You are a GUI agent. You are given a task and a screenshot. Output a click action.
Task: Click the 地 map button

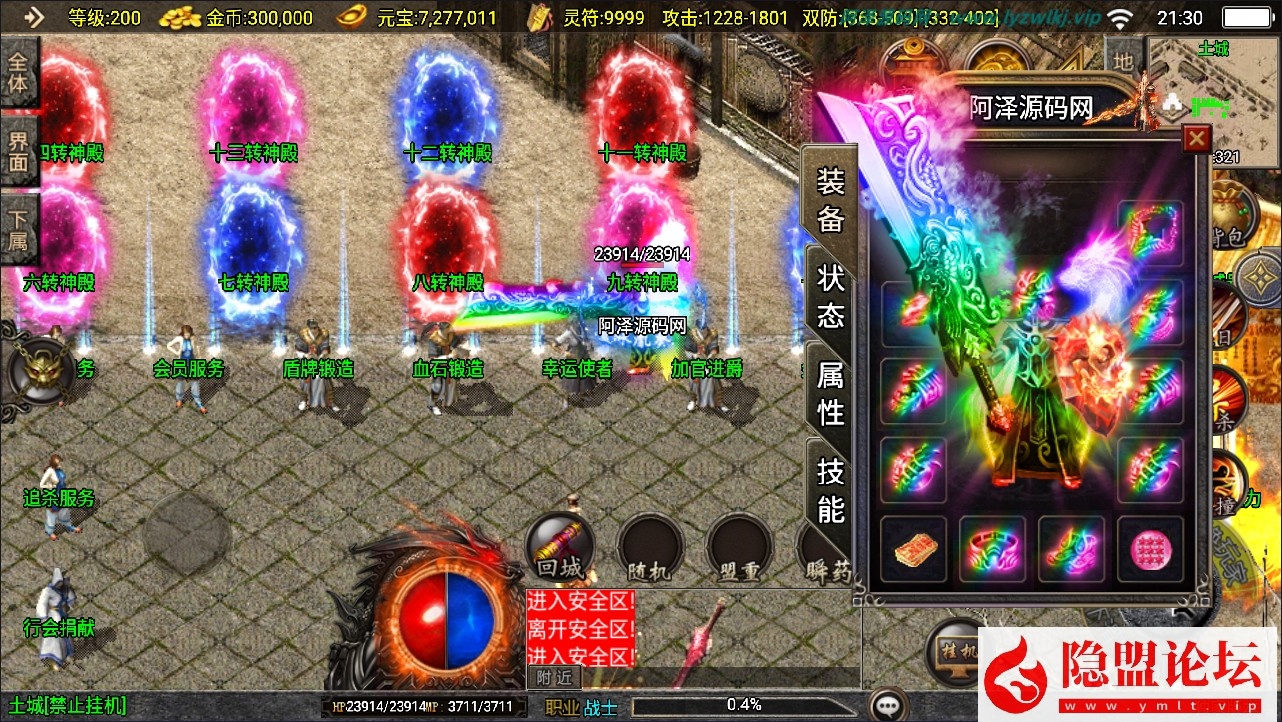(1123, 62)
